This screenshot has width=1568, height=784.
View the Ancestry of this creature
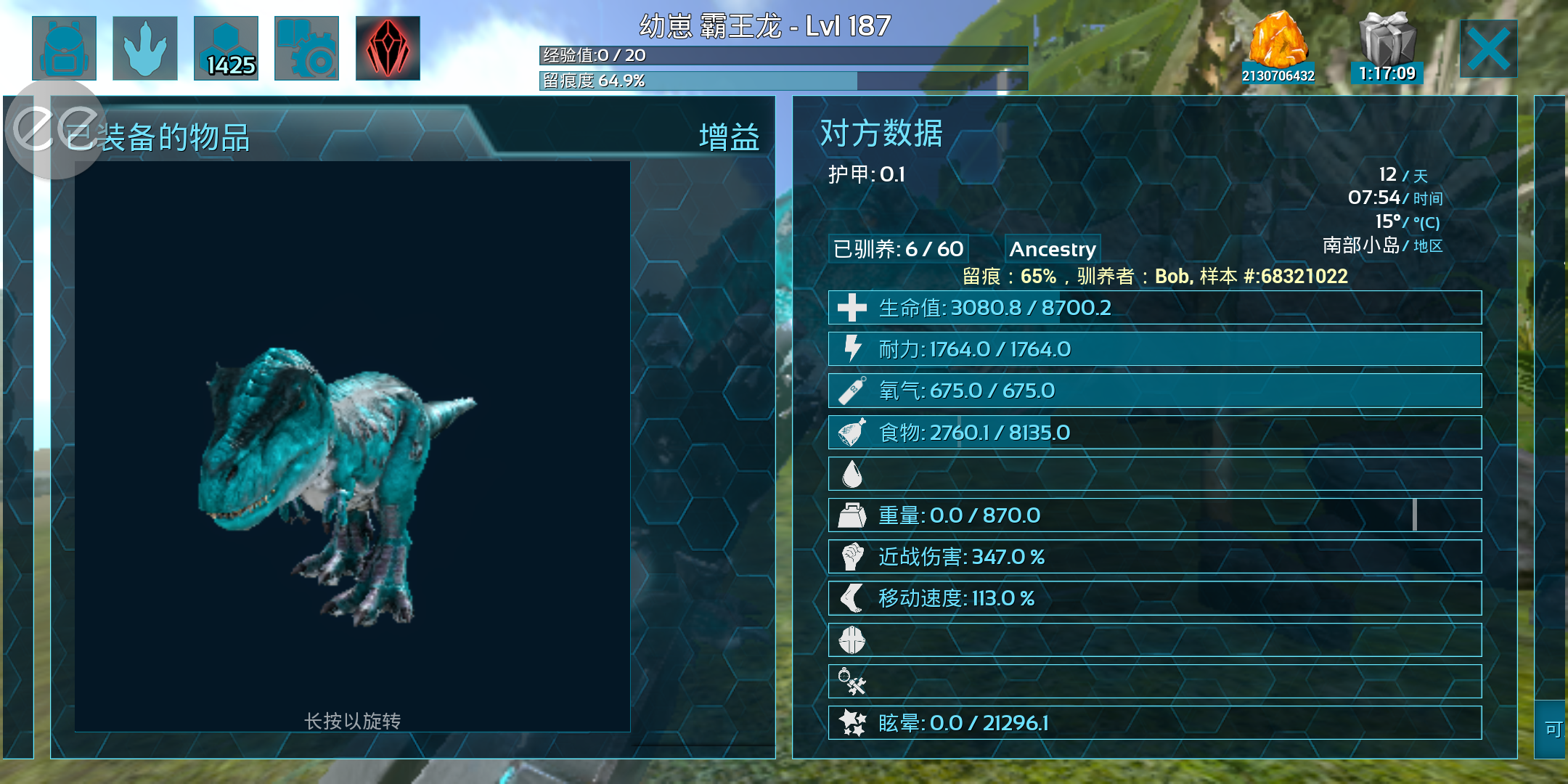(1053, 249)
